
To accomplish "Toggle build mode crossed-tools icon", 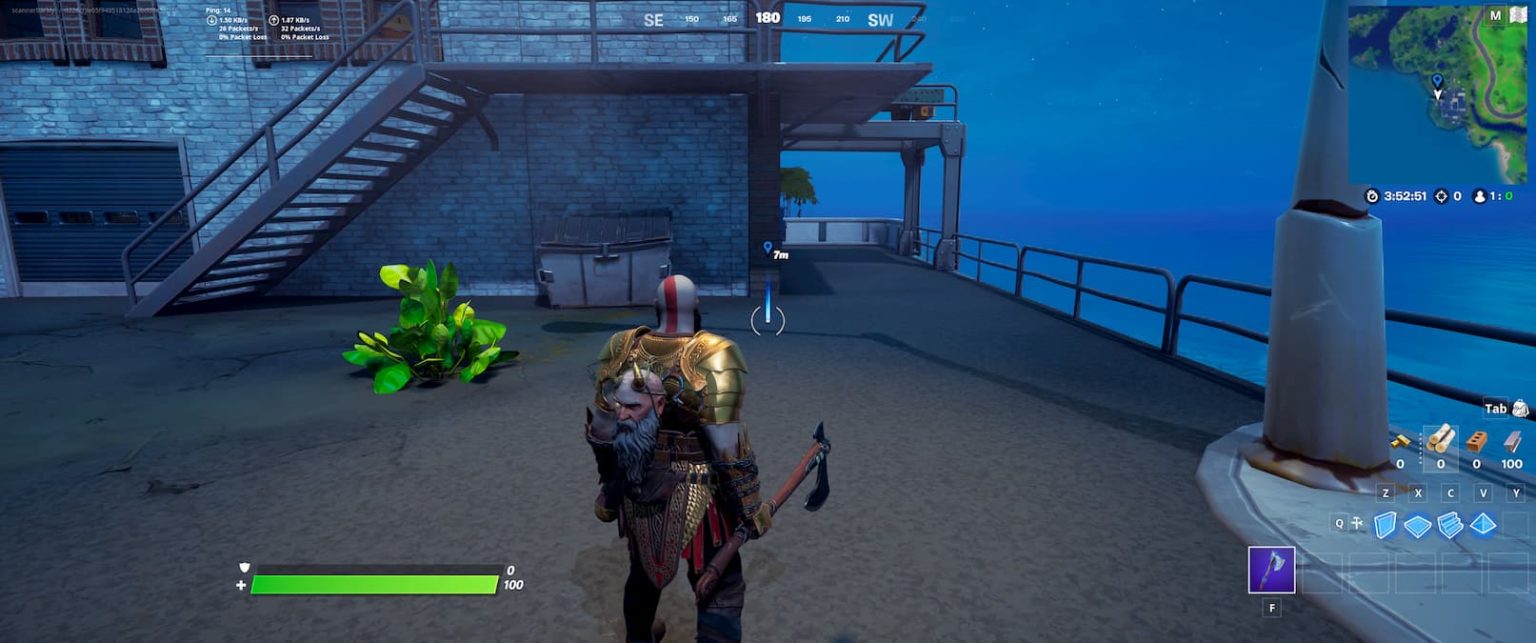I will 1357,523.
